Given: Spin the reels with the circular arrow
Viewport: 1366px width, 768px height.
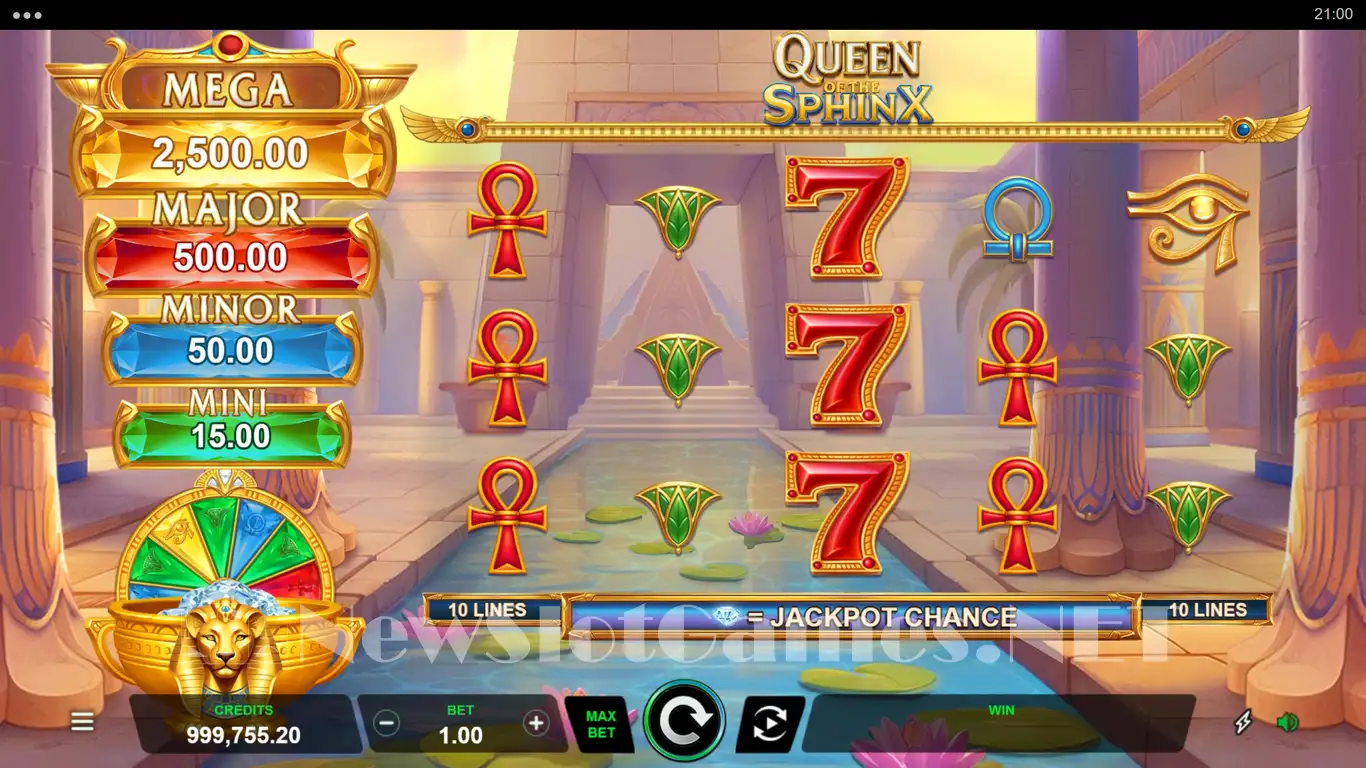Looking at the screenshot, I should tap(685, 721).
